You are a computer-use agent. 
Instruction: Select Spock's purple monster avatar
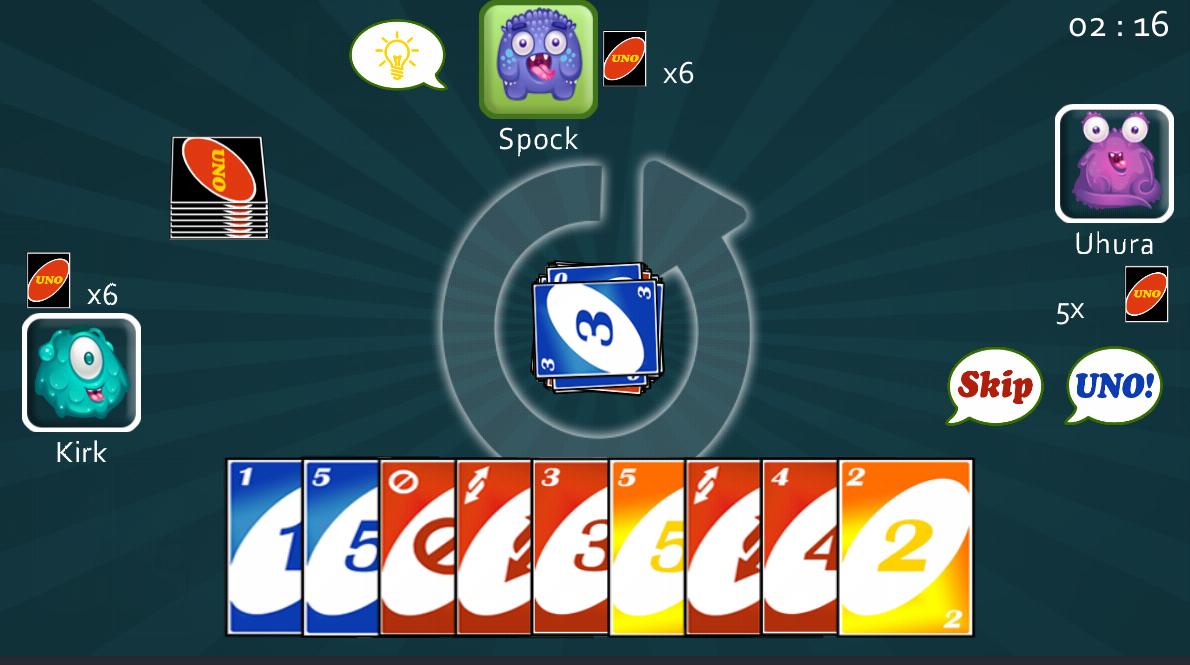538,59
